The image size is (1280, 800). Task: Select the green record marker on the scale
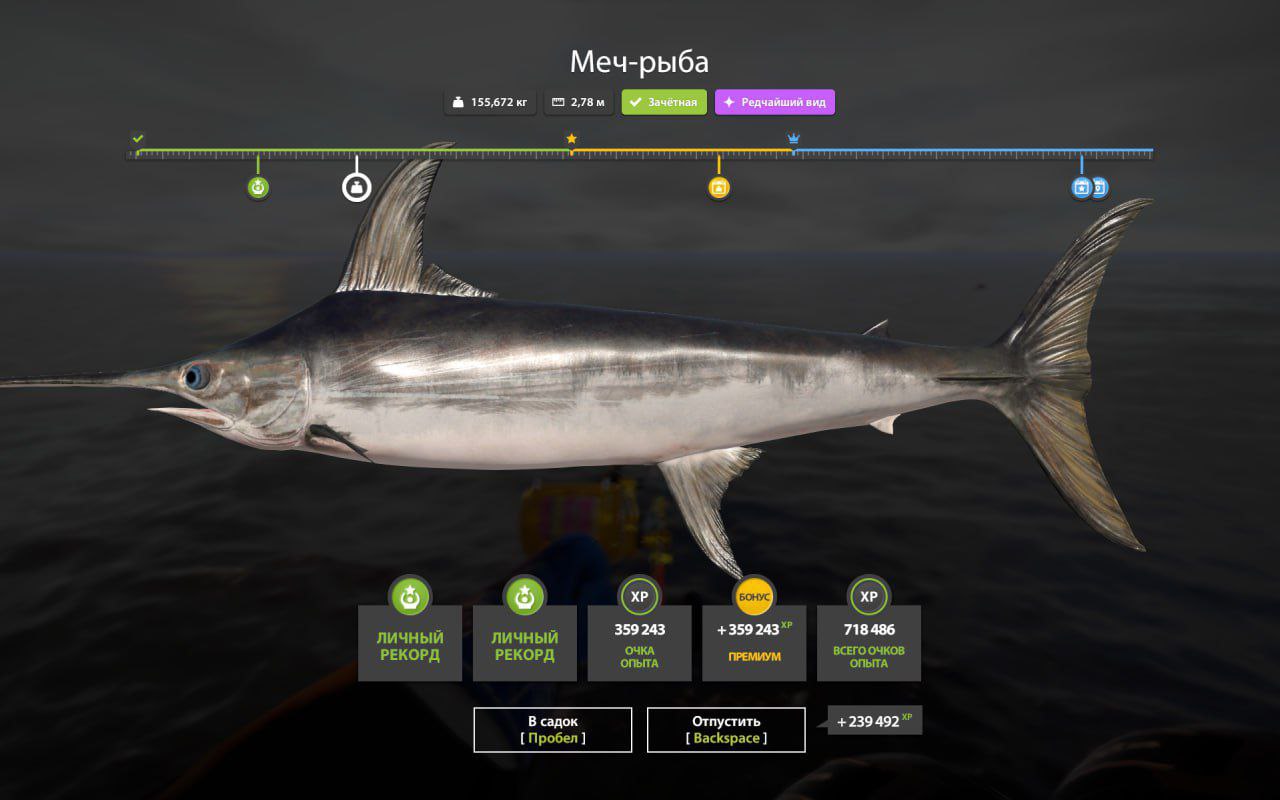pos(258,187)
